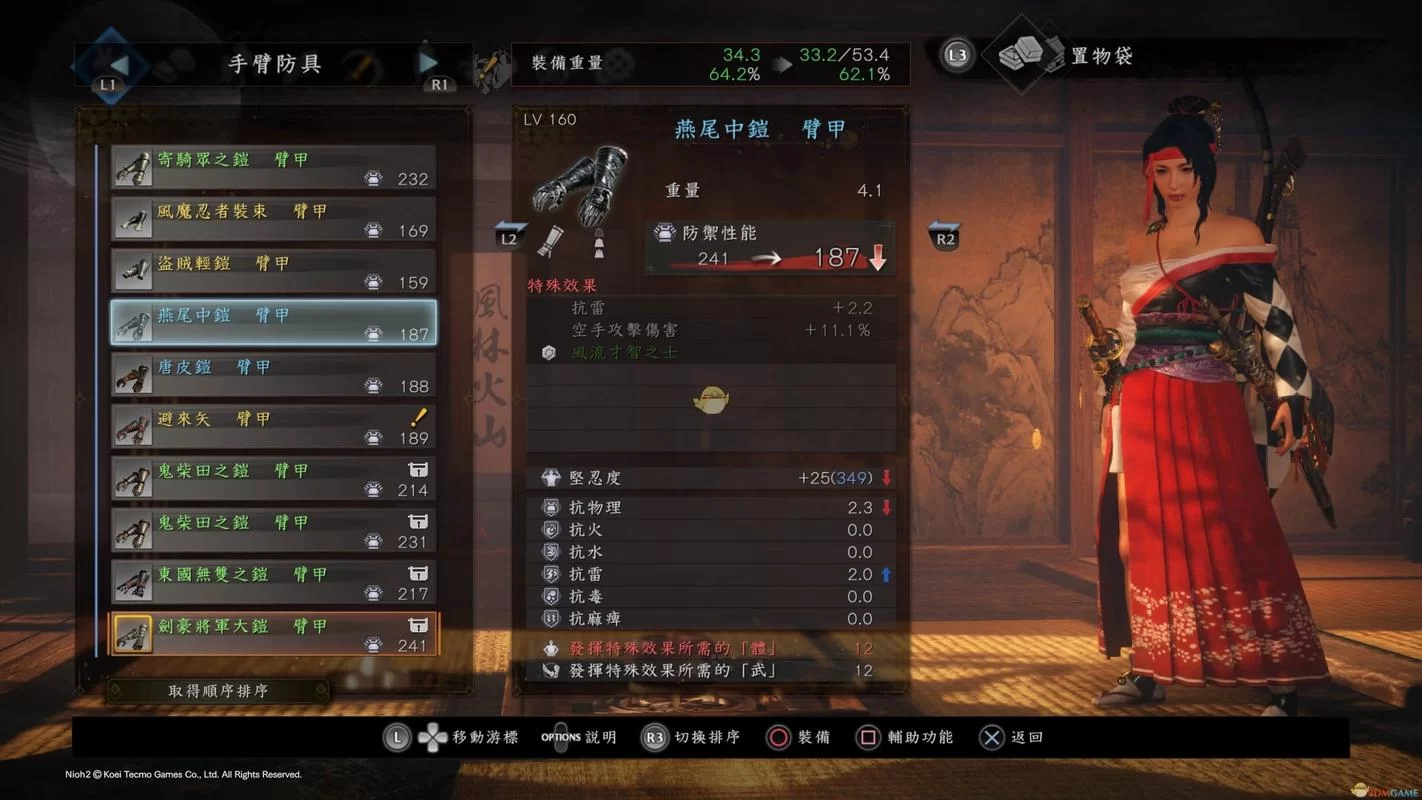Choose 風魔忍者裝束 臂甲 from the list

[x=273, y=220]
